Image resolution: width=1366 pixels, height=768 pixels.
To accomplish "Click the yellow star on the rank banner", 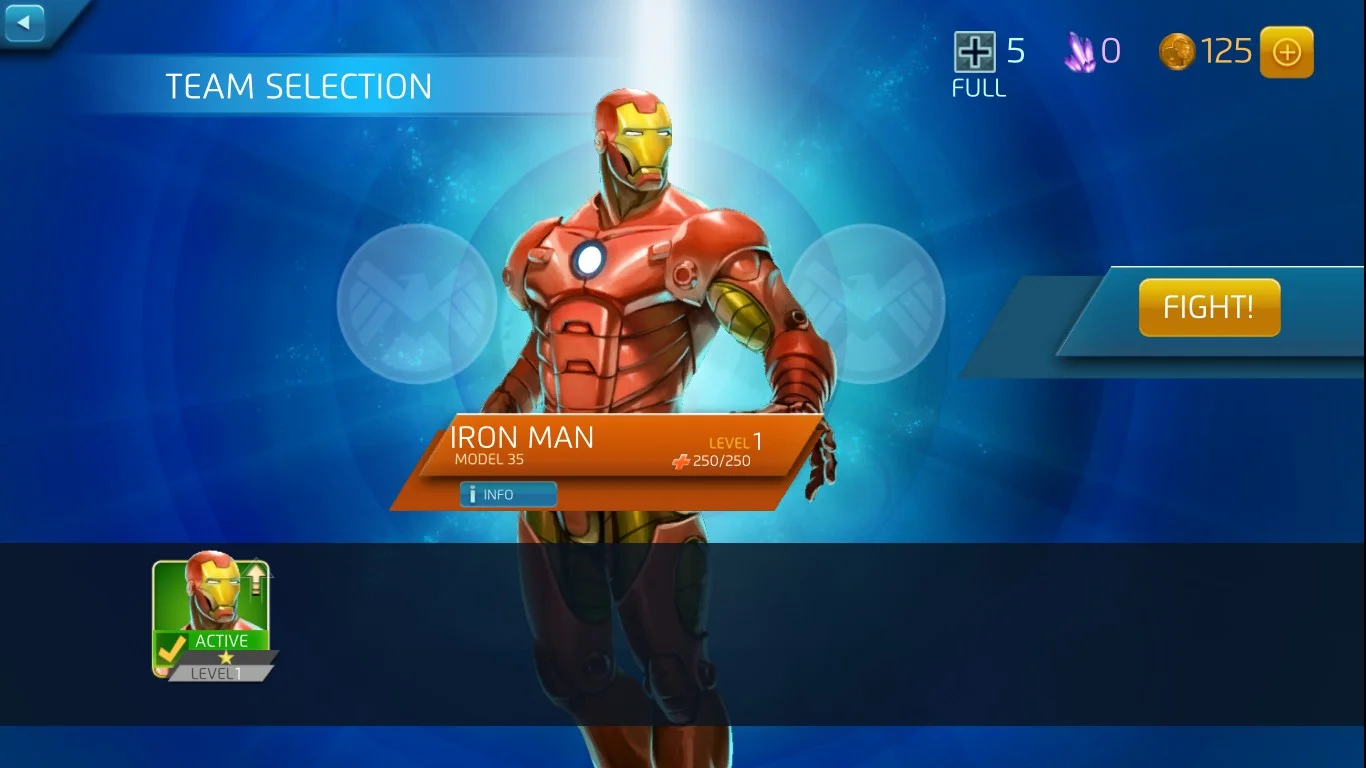I will pos(225,657).
